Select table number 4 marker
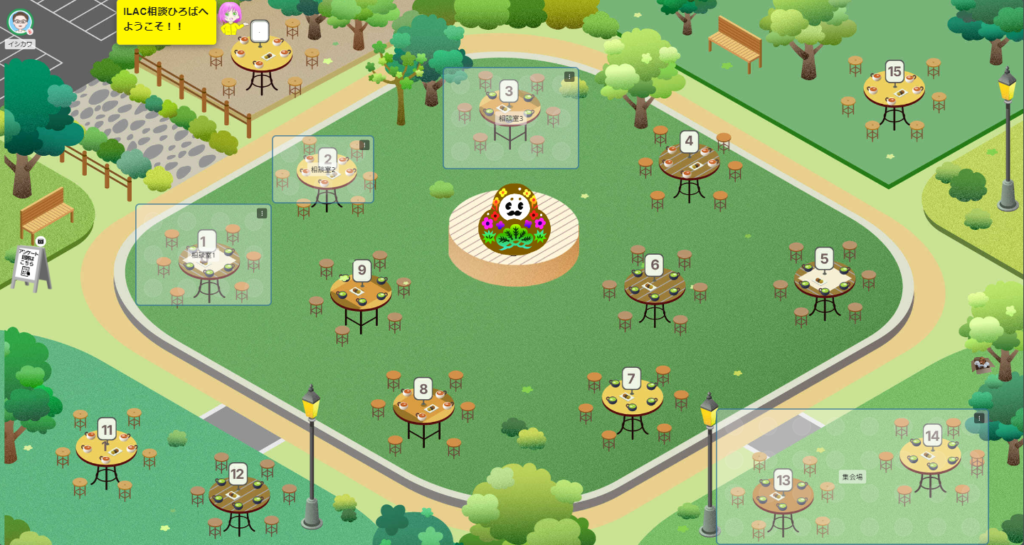 point(689,141)
